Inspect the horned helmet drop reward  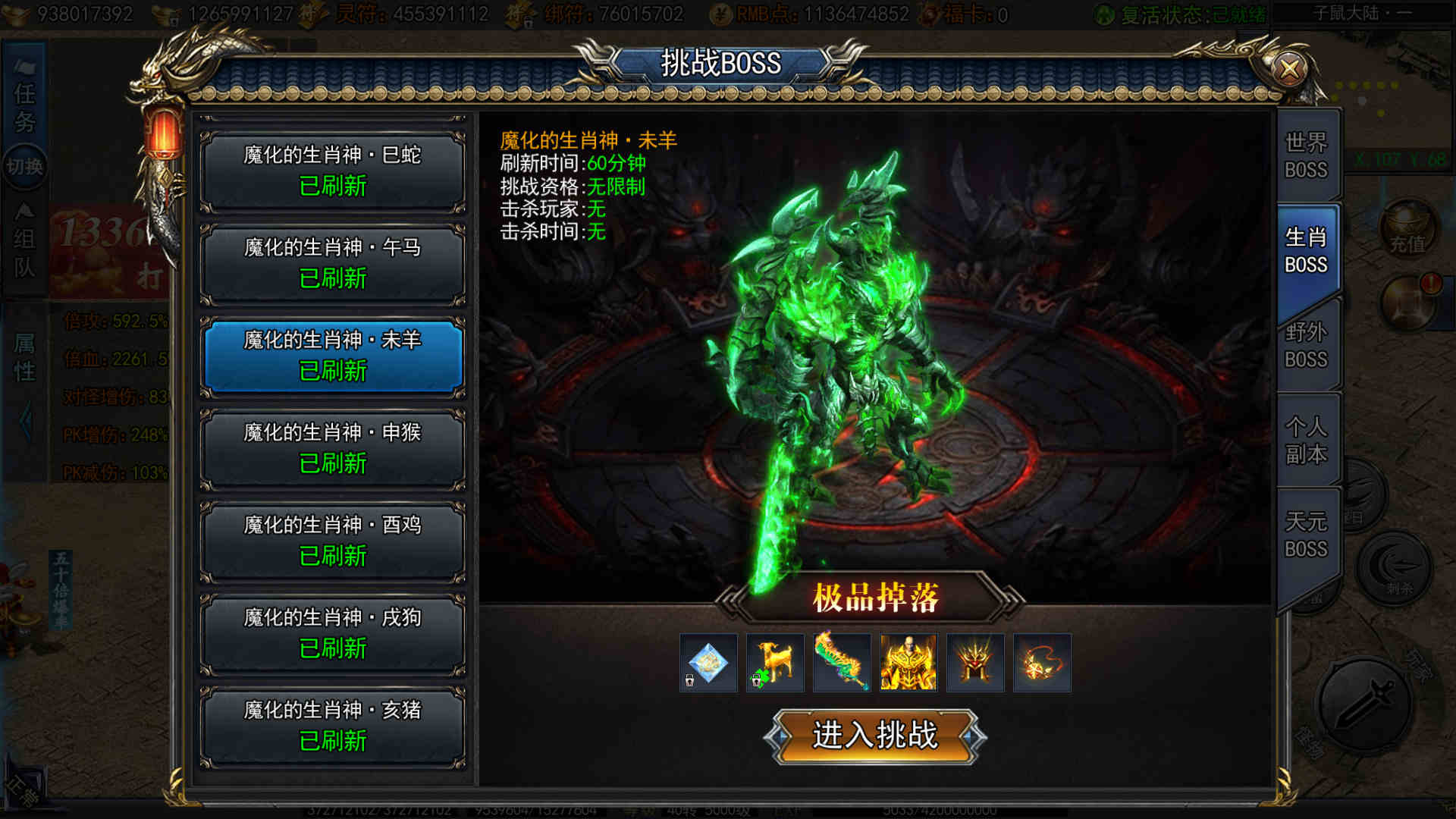[975, 663]
